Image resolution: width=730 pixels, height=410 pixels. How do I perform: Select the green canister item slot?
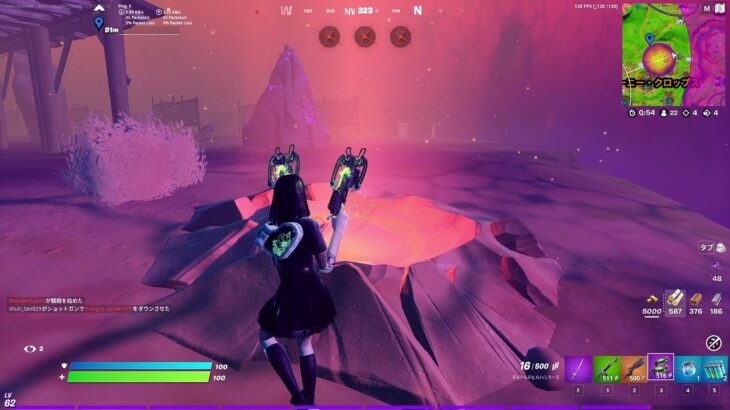pos(714,368)
